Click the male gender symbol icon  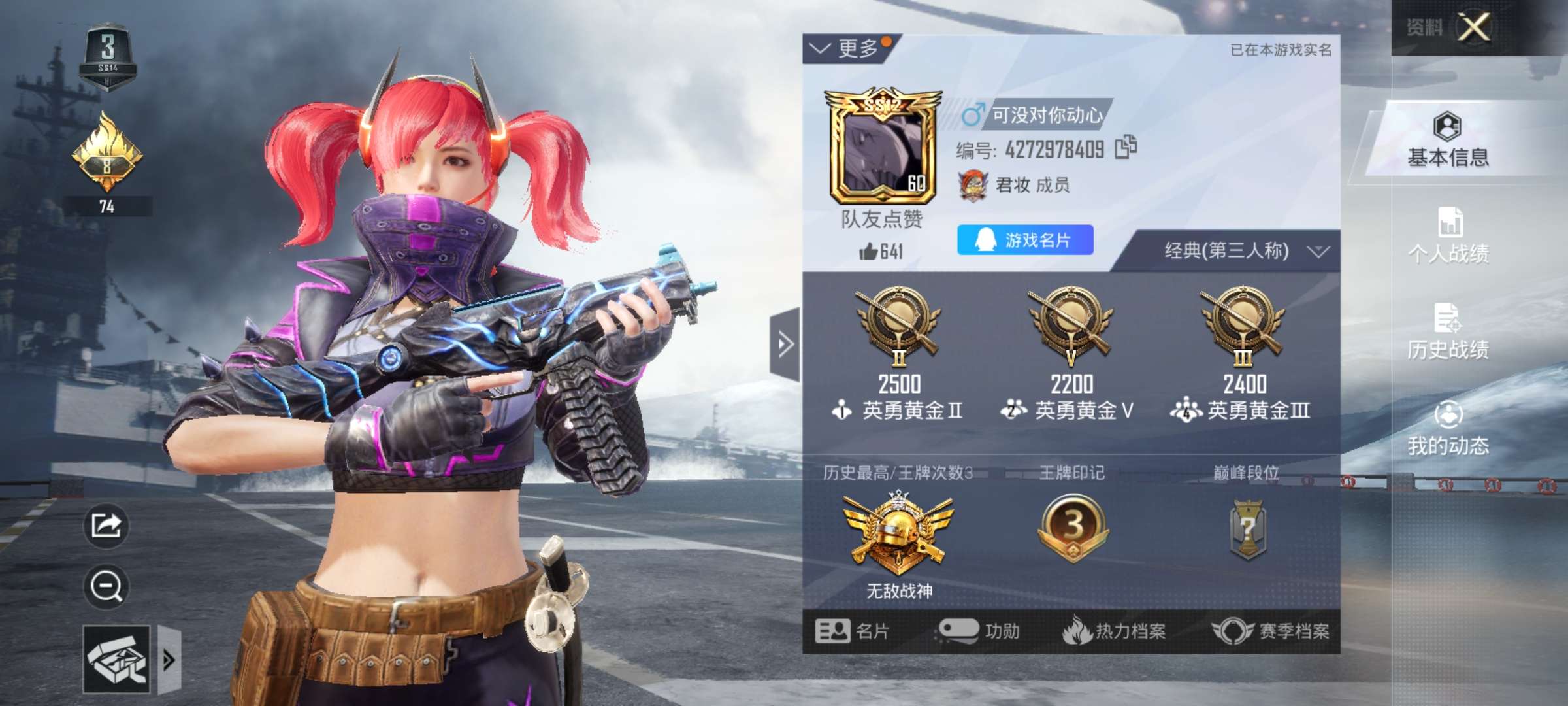tap(972, 112)
